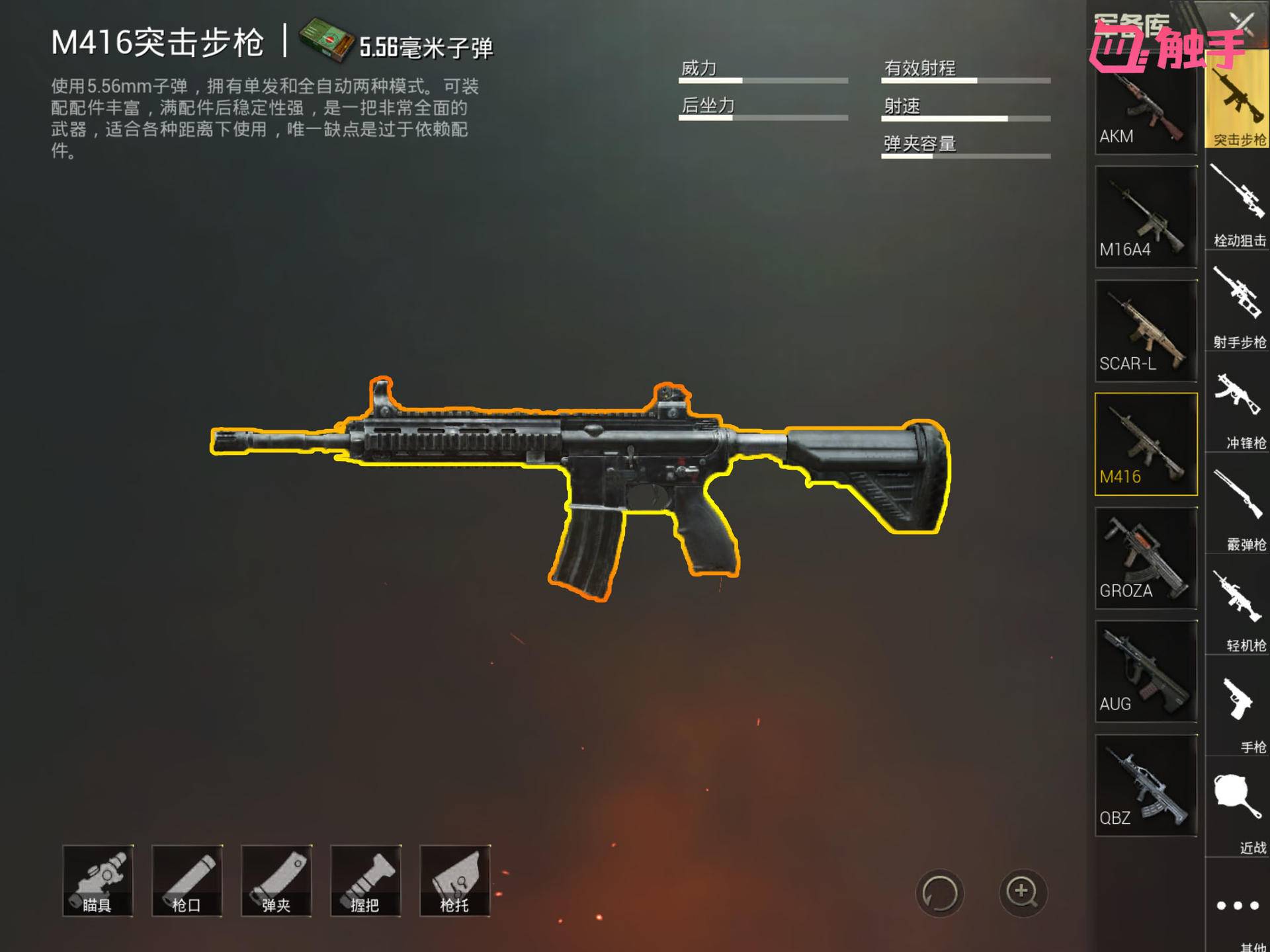Switch to the SCAR-L weapon entry
This screenshot has width=1270, height=952.
pos(1146,331)
